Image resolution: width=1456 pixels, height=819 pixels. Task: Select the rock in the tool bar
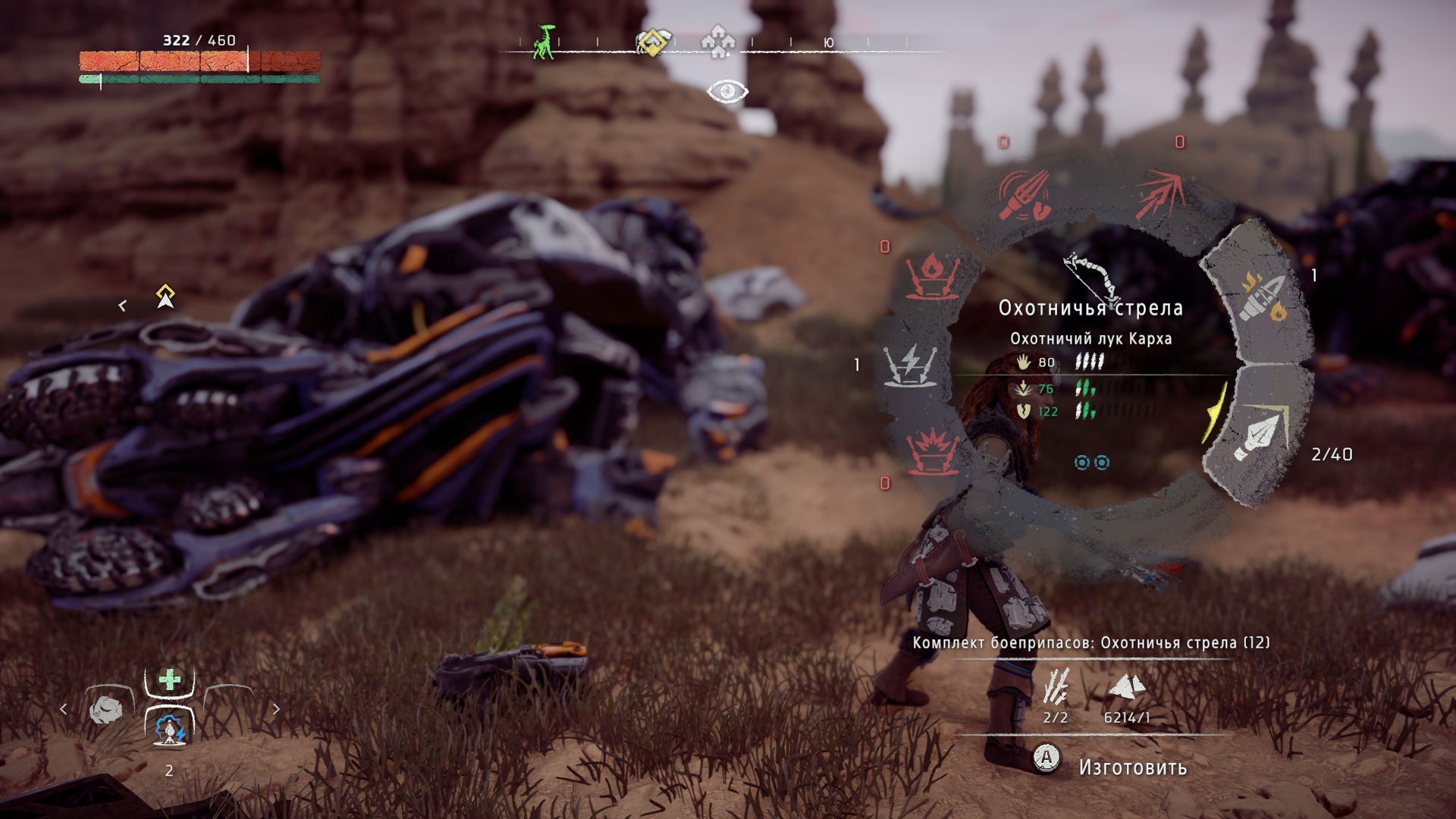pyautogui.click(x=106, y=710)
